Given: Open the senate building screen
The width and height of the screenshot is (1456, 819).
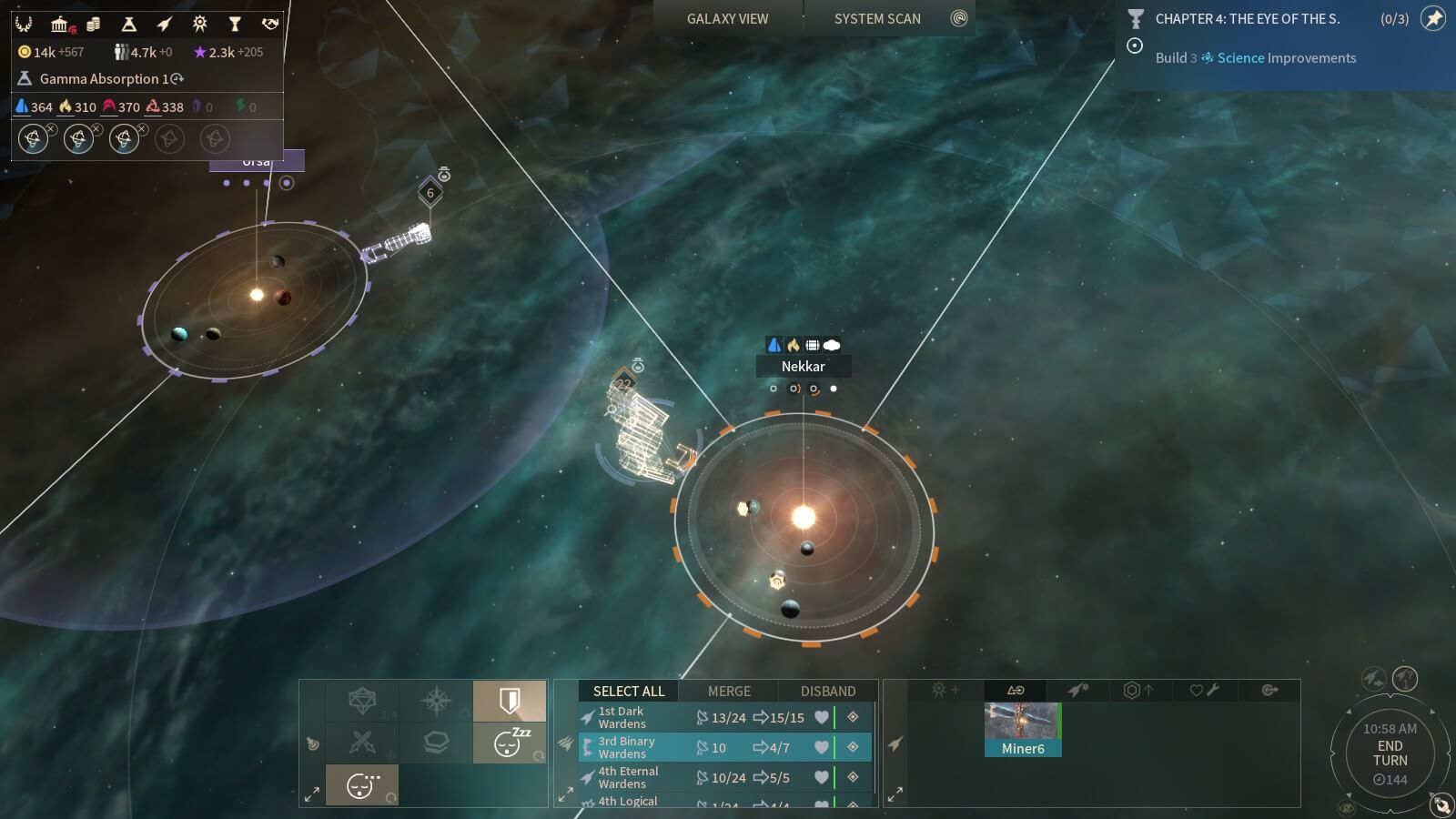Looking at the screenshot, I should click(60, 24).
